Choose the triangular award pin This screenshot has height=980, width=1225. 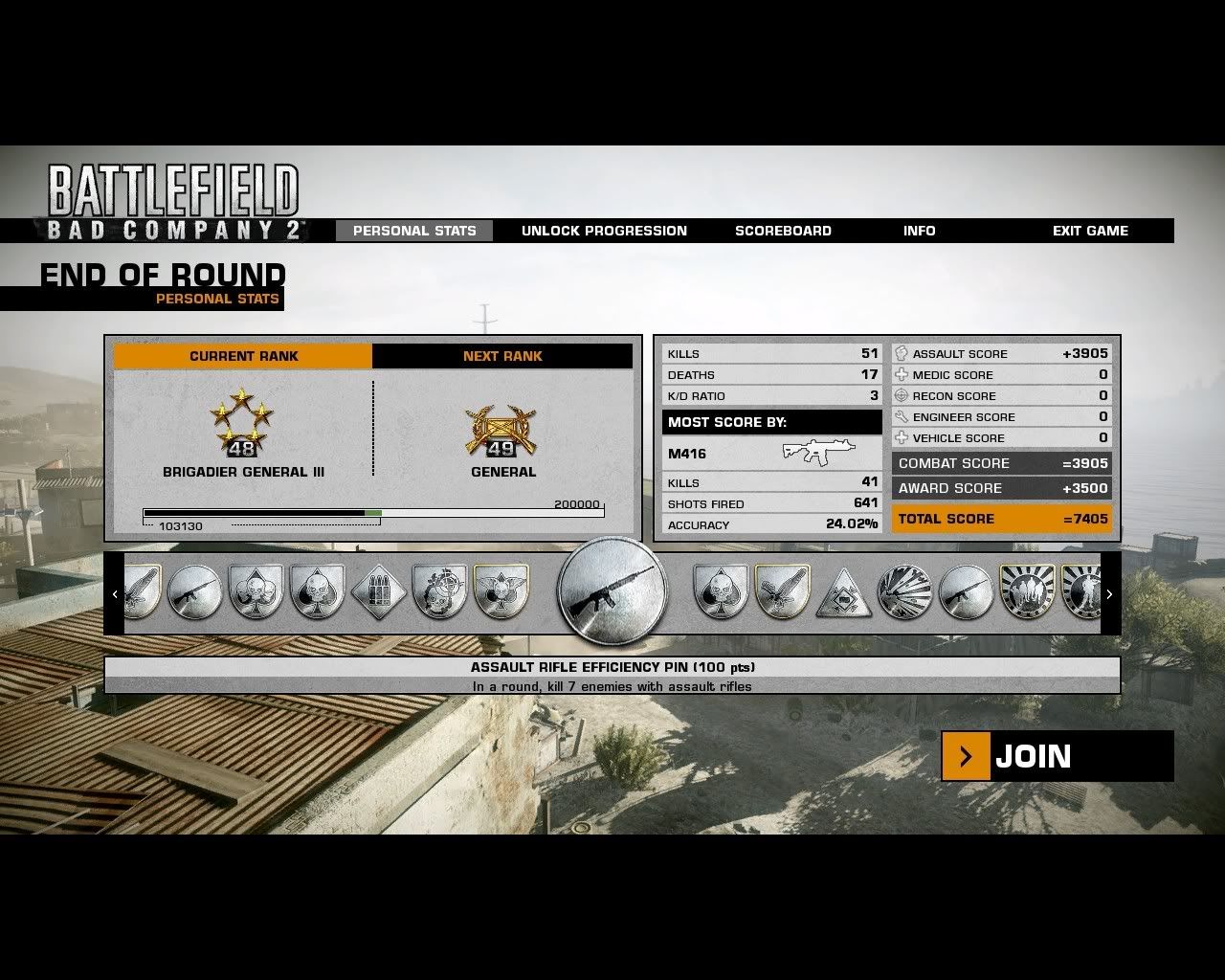843,593
